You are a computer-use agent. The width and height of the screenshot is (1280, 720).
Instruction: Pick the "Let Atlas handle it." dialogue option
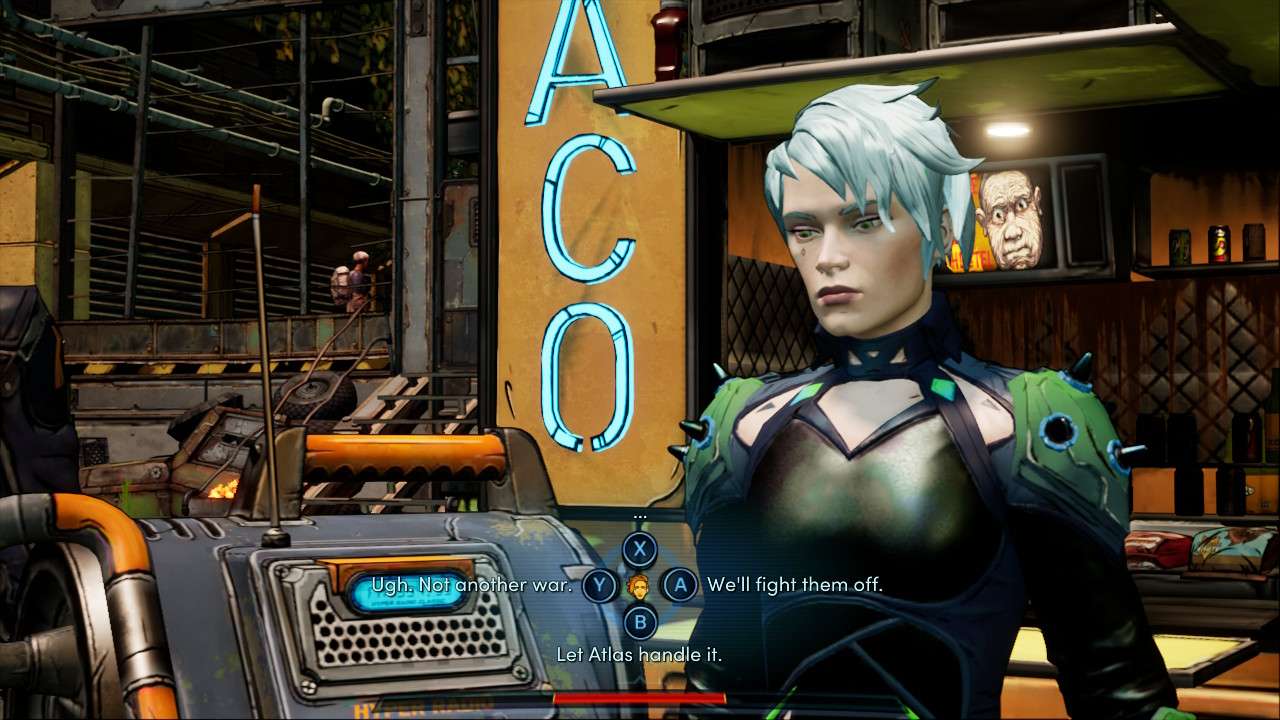pos(639,655)
